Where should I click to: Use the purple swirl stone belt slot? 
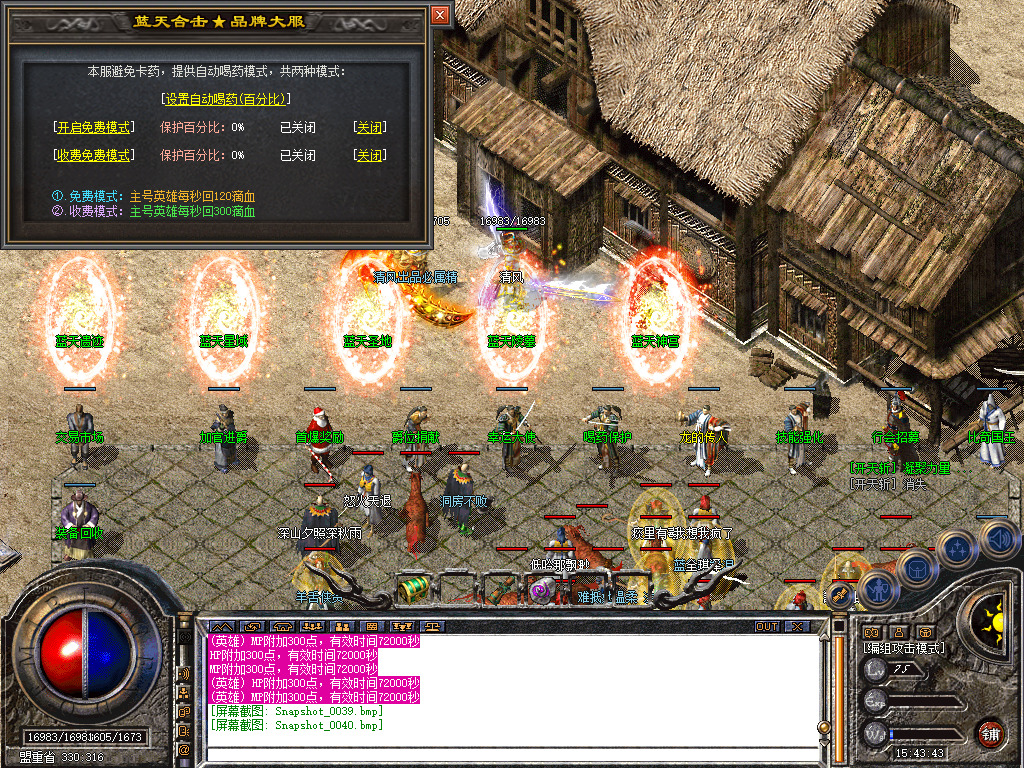click(x=541, y=591)
